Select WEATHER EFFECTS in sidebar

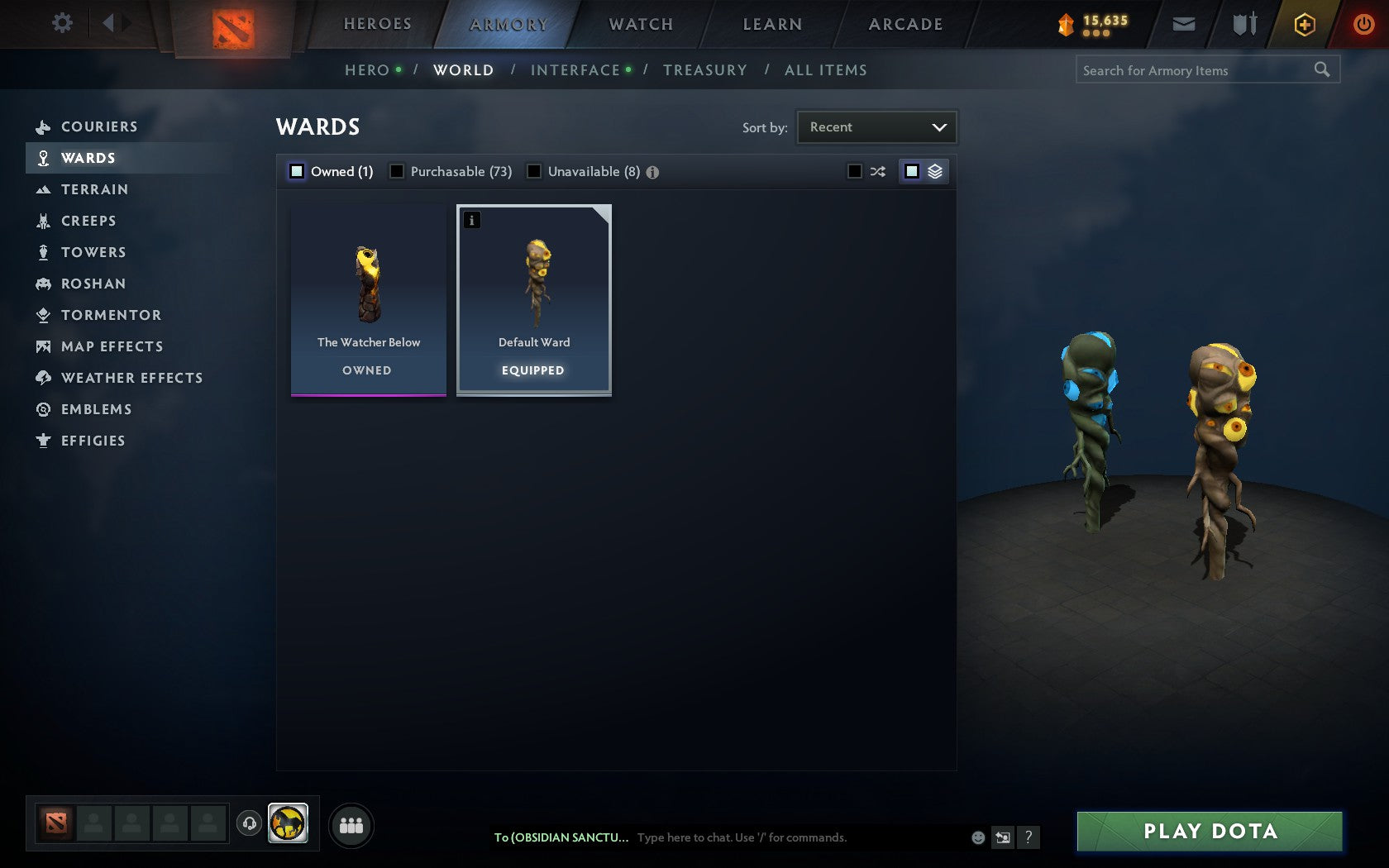point(131,378)
